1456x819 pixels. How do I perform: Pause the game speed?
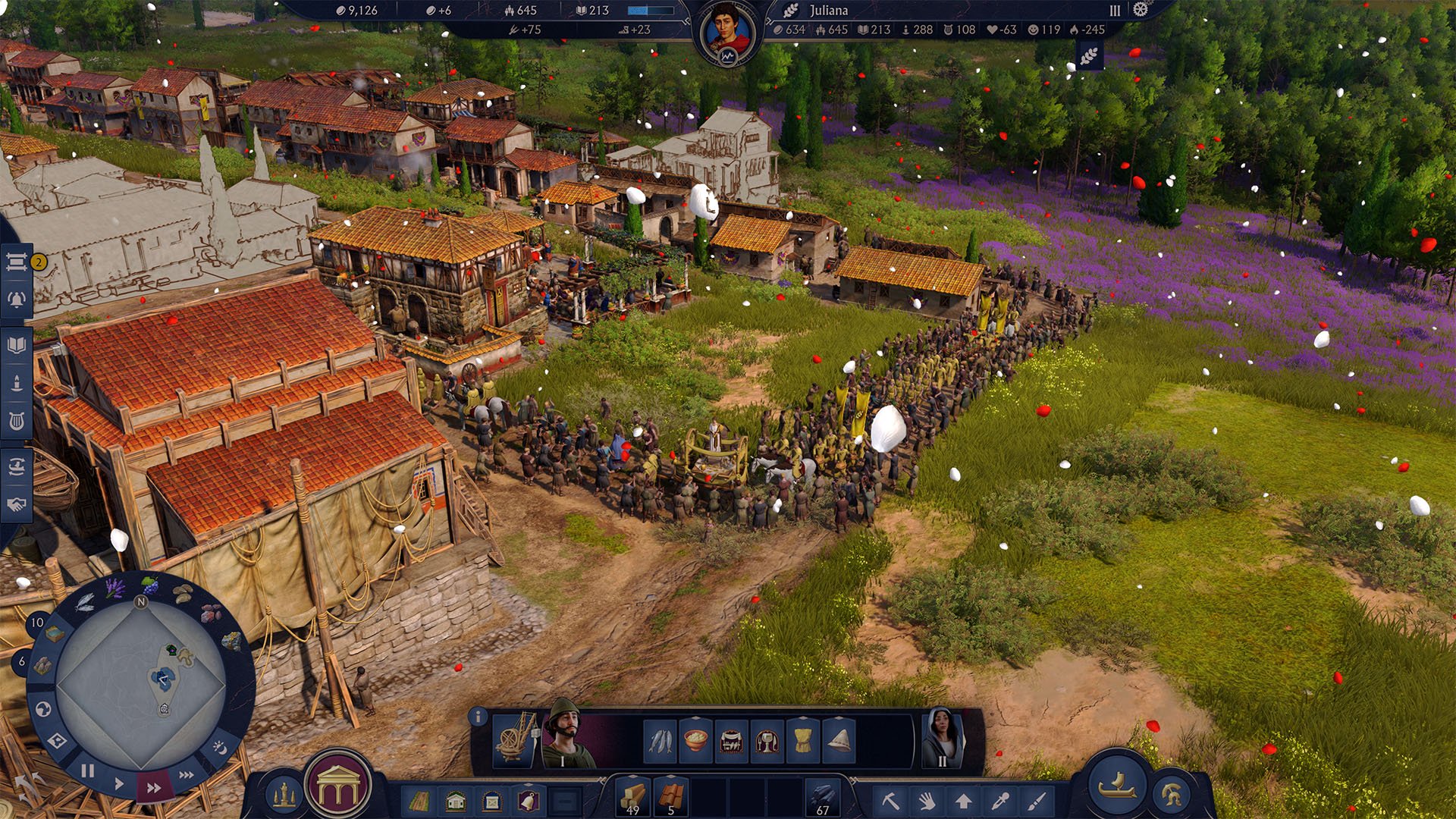pyautogui.click(x=88, y=770)
